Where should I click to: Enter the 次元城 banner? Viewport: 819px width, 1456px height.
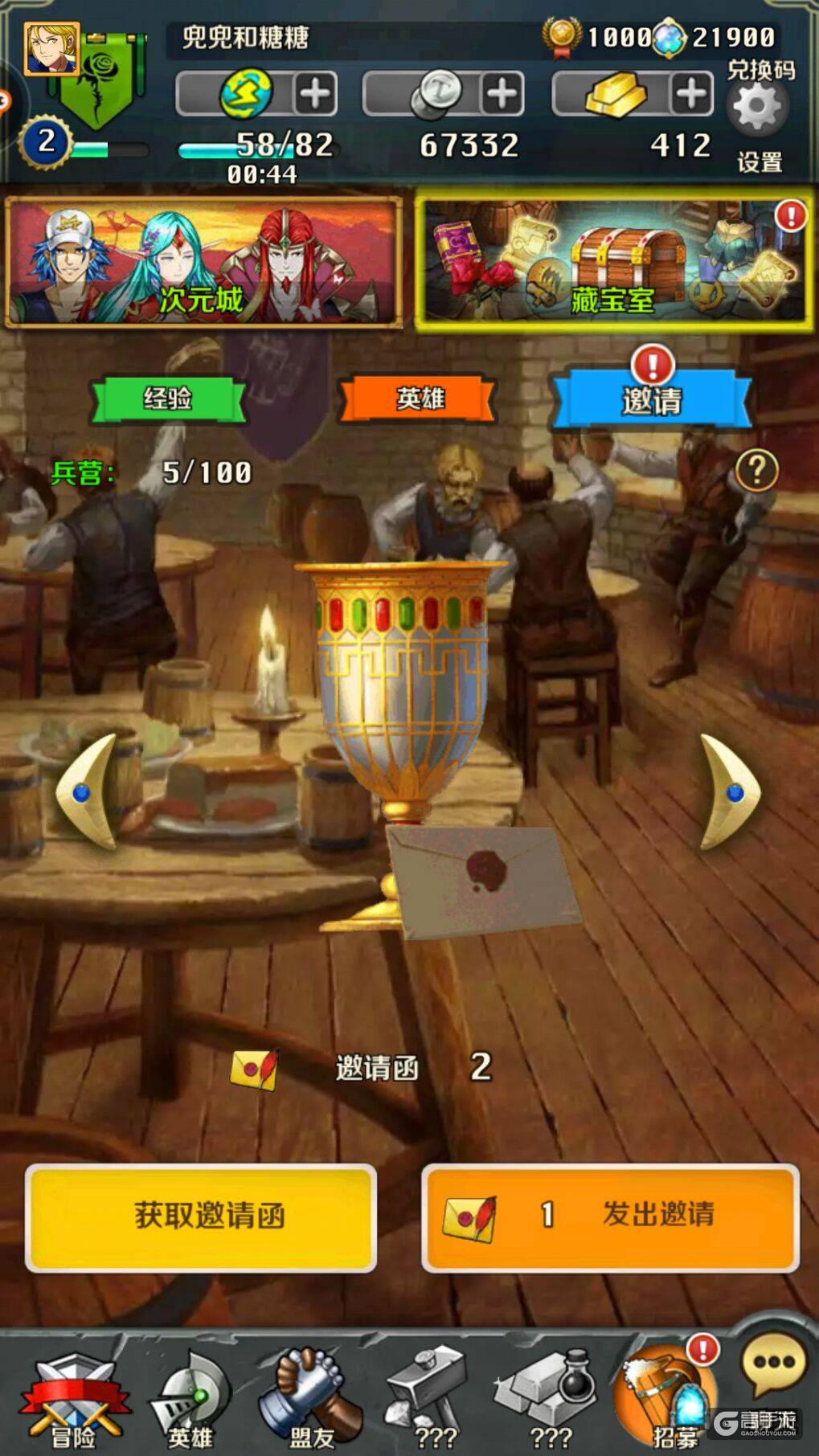(x=203, y=262)
